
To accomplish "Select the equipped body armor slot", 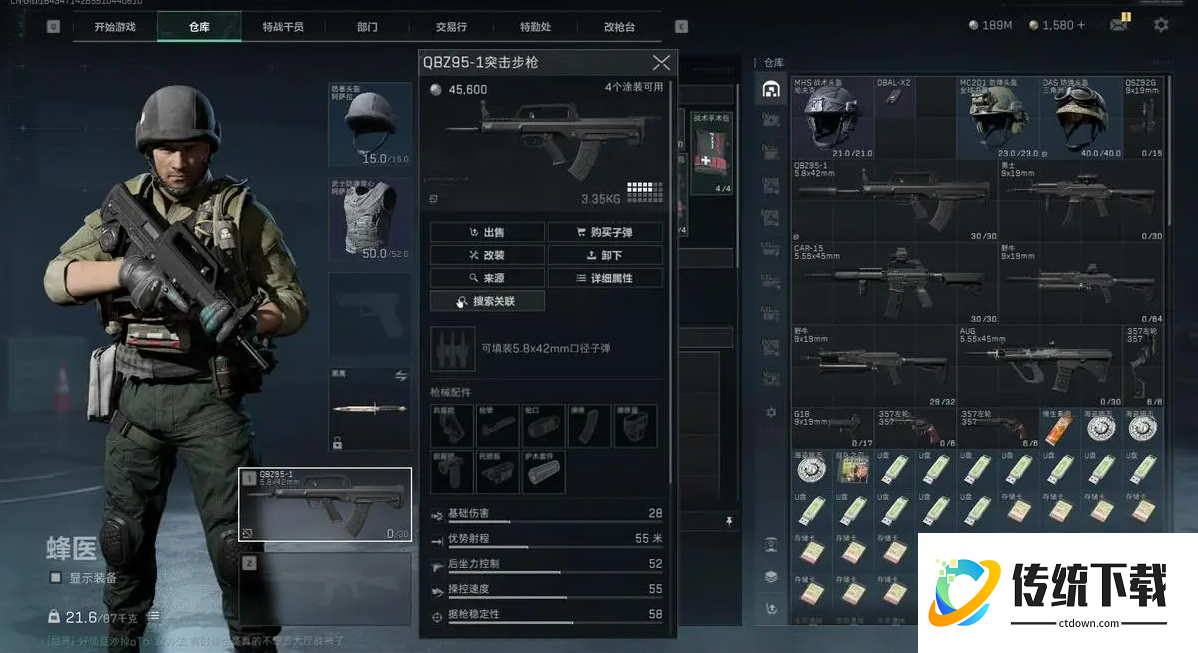I will pos(370,220).
